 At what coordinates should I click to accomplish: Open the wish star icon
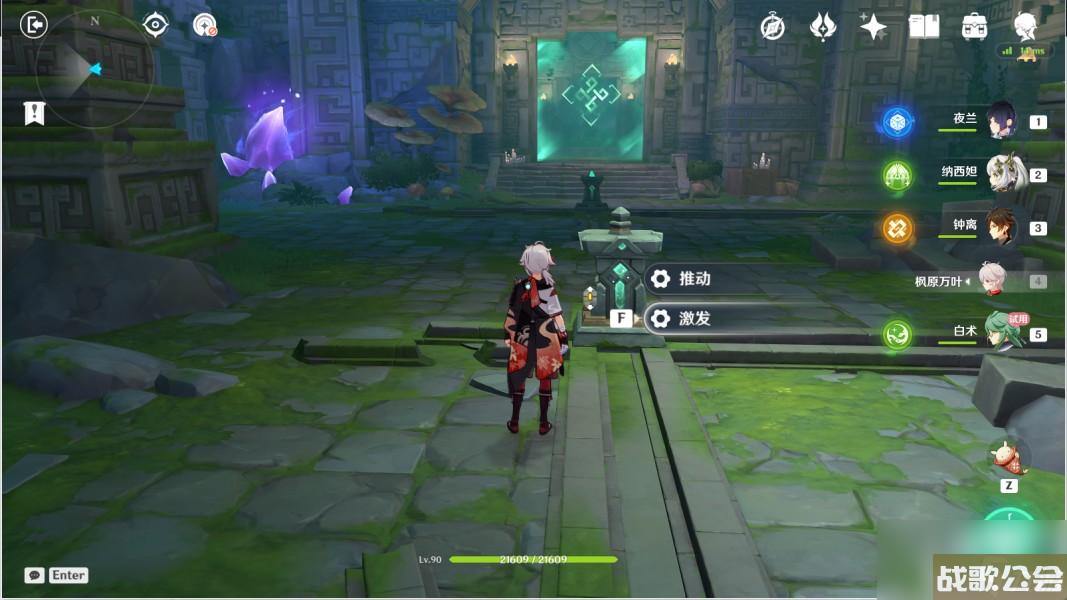point(873,27)
